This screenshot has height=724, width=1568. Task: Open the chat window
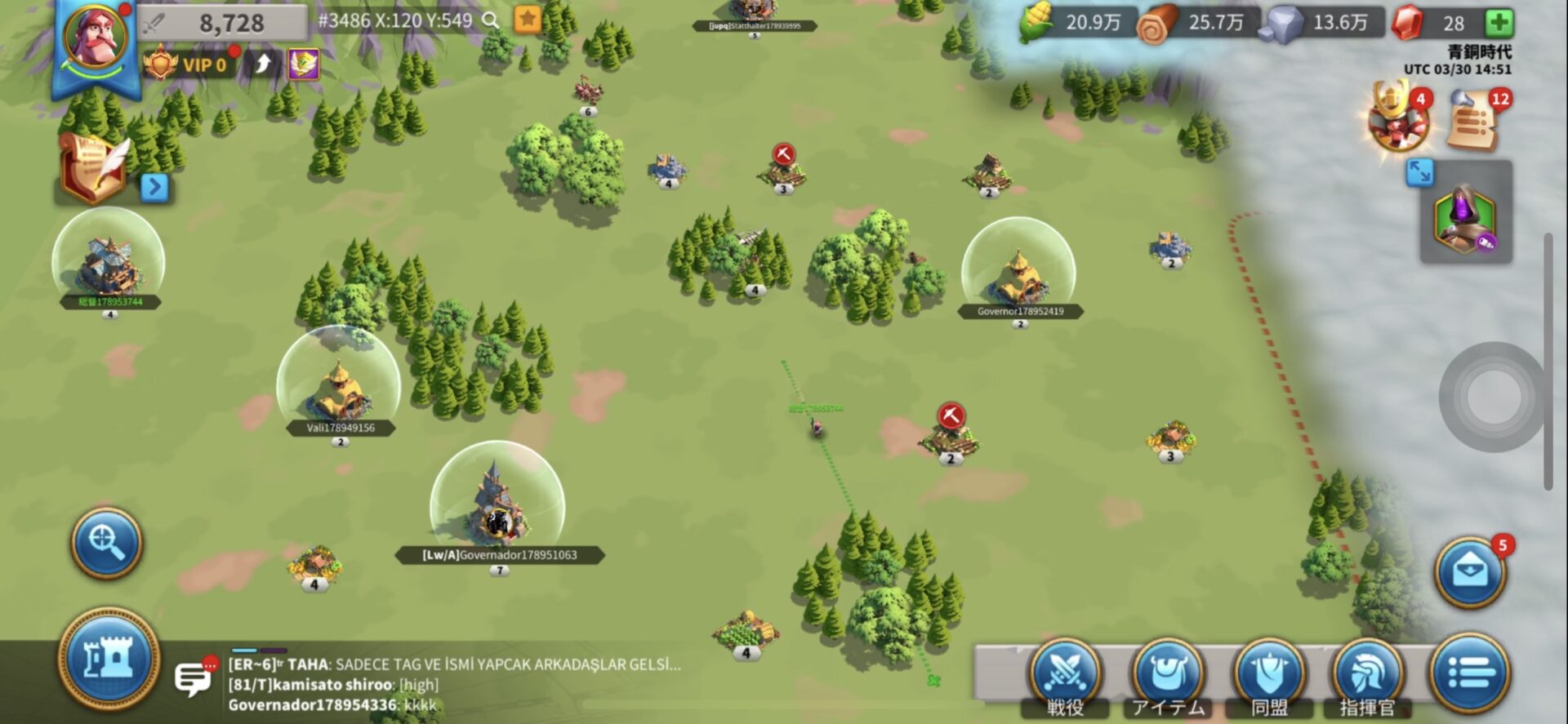(x=193, y=677)
